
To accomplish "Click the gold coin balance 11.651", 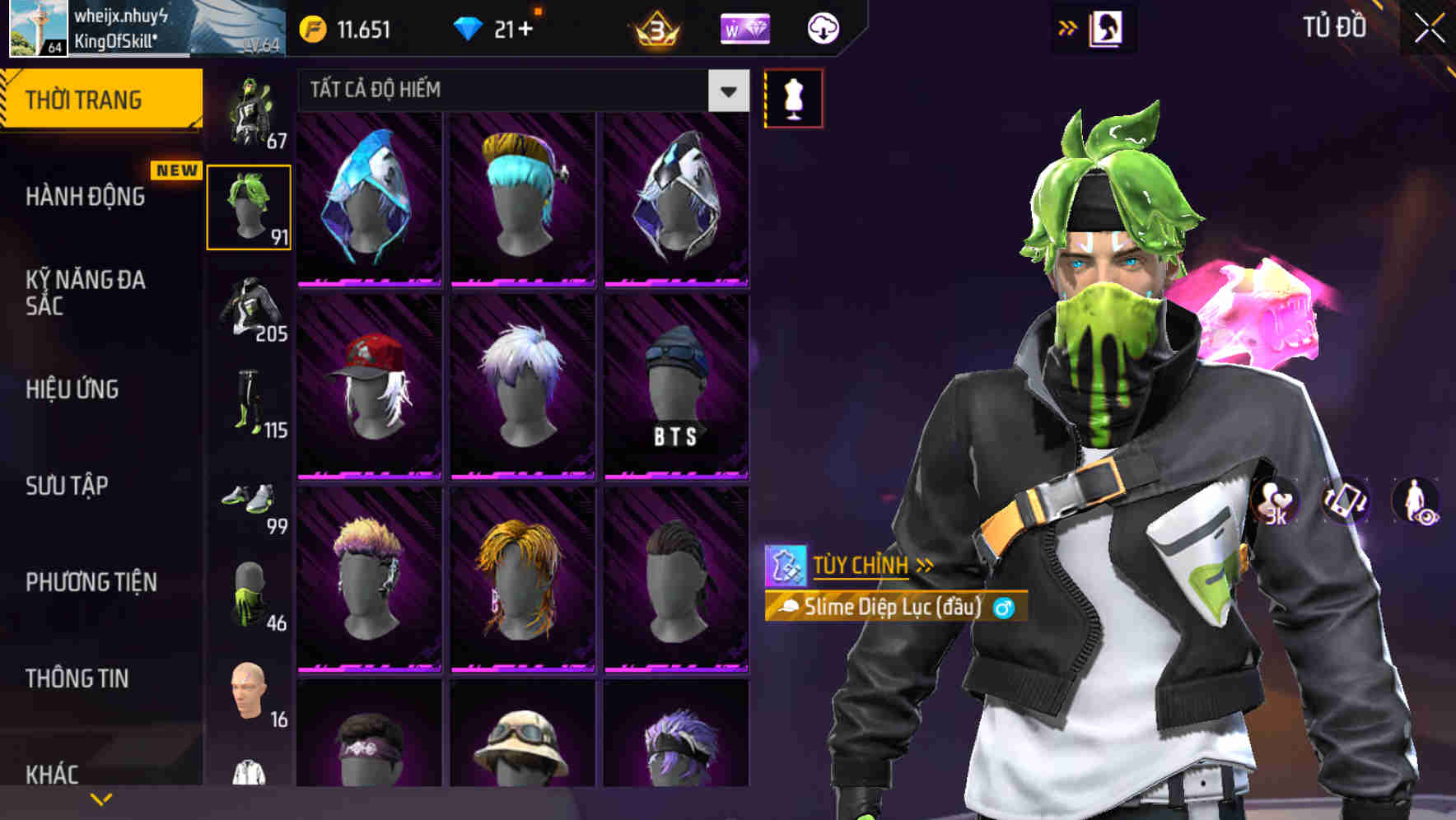I will click(x=346, y=27).
